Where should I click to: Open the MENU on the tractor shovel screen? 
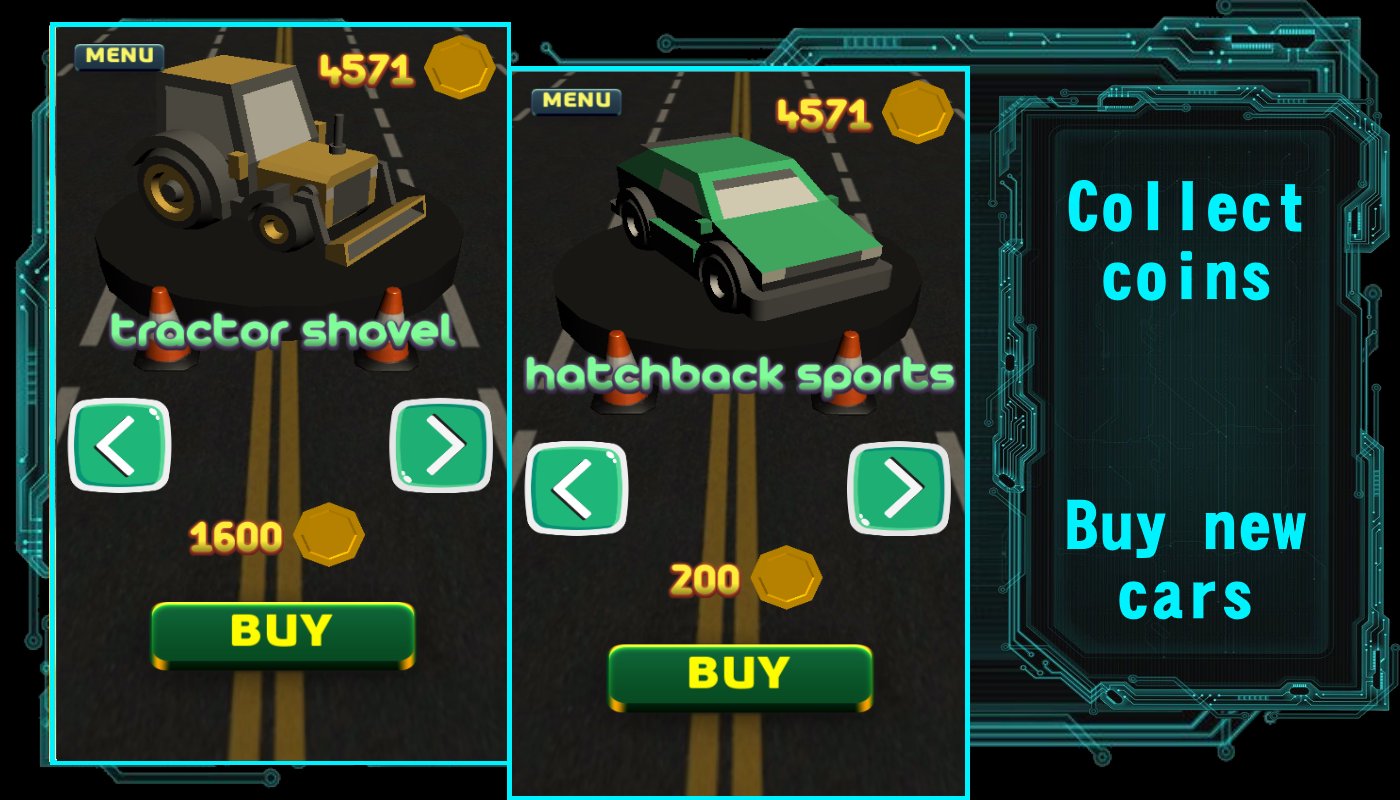pos(118,56)
